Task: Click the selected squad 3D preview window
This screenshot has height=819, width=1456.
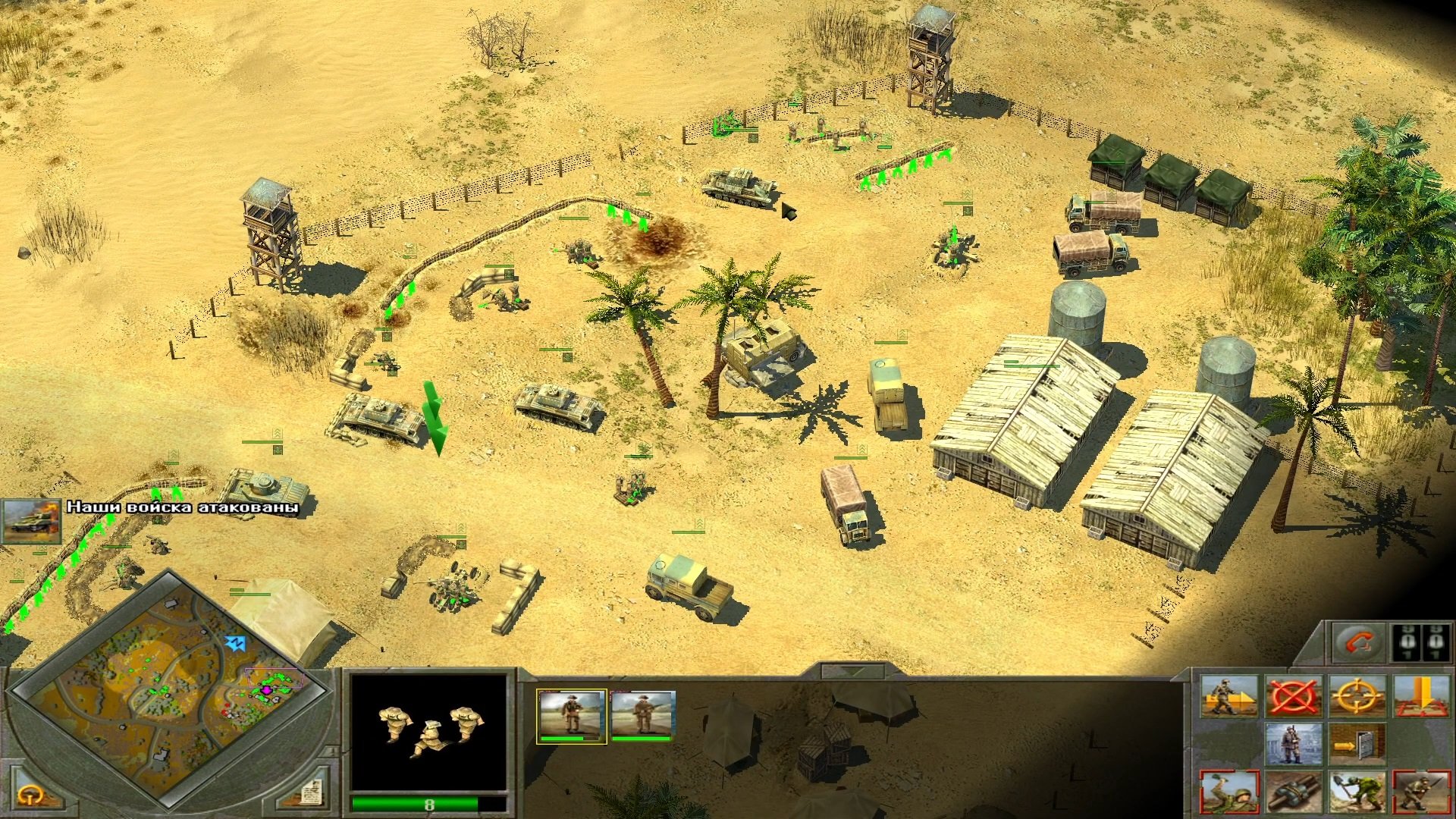Action: coord(428,733)
